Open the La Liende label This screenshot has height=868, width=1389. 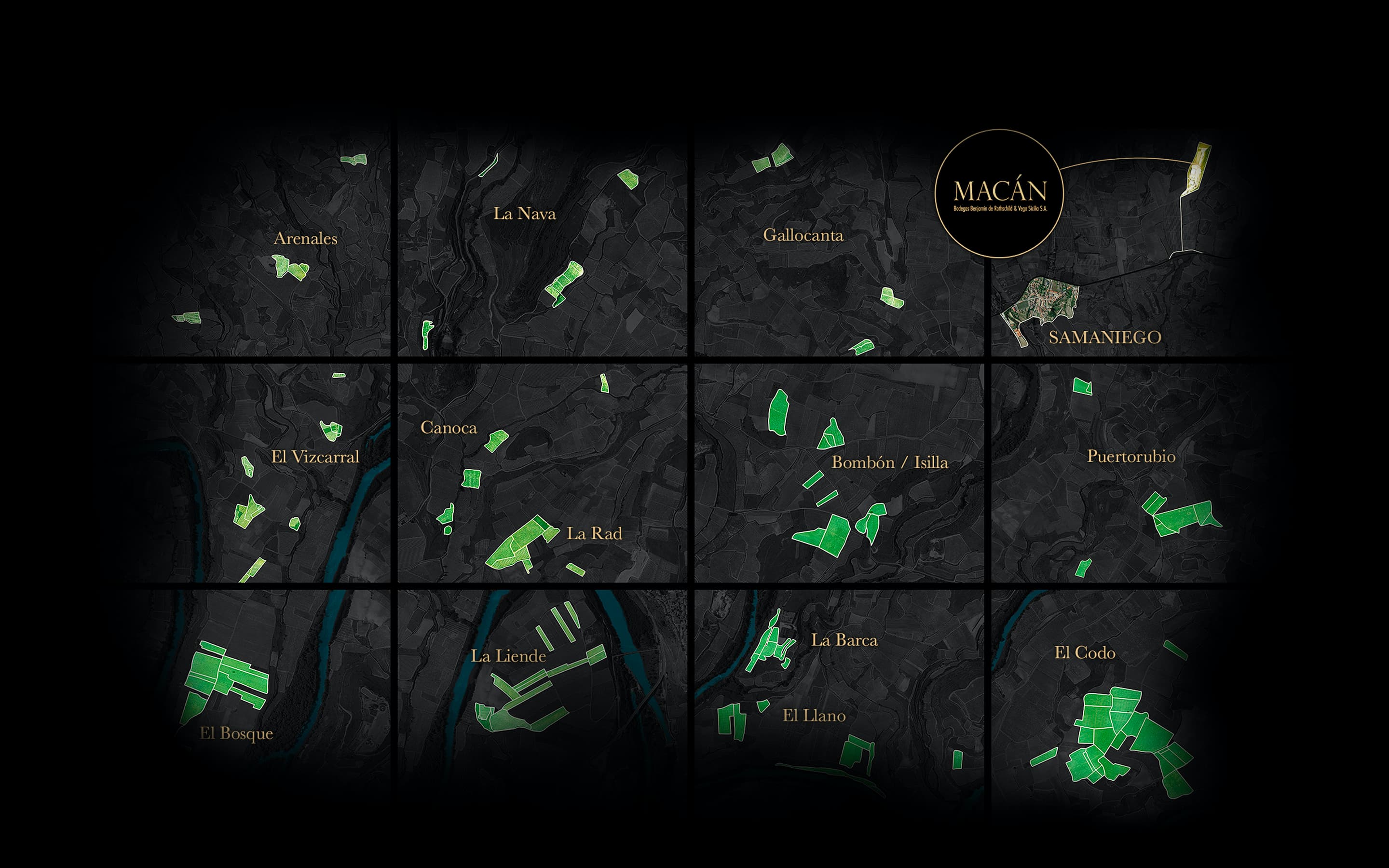pos(508,656)
